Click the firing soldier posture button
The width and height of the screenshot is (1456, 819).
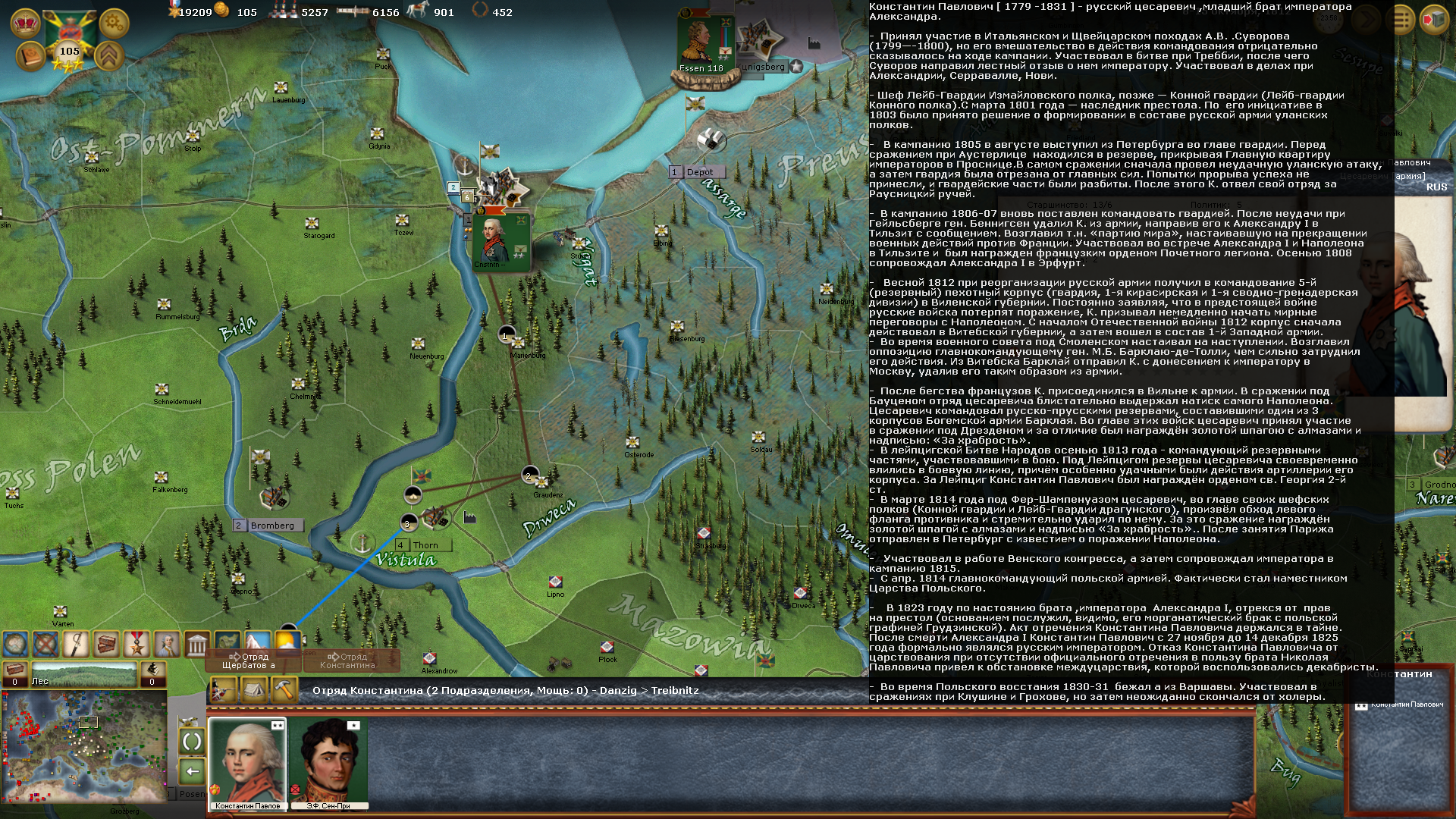pos(224,690)
